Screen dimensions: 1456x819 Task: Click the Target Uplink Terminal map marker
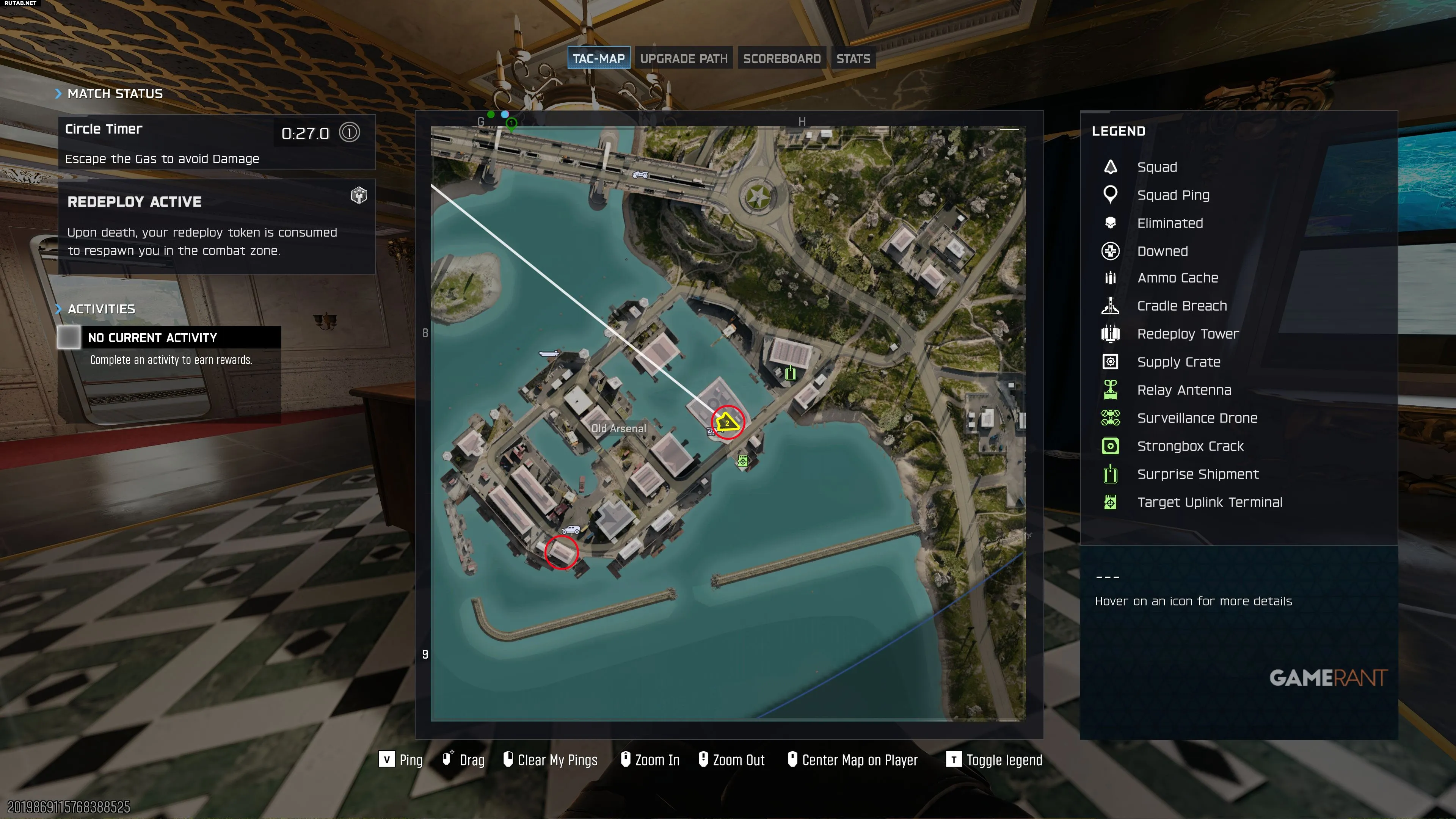(743, 461)
